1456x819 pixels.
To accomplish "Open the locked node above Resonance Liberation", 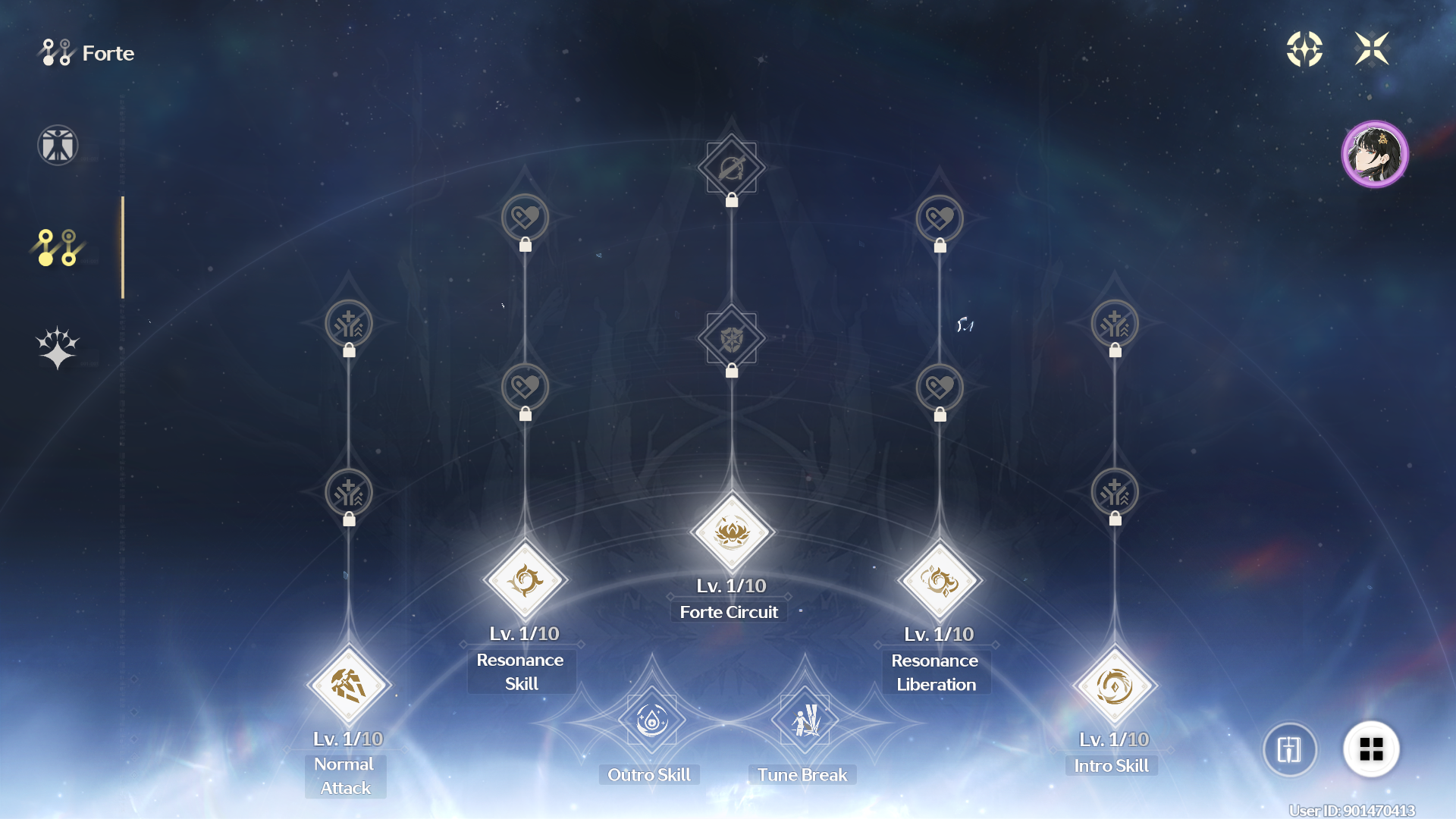I will point(940,388).
